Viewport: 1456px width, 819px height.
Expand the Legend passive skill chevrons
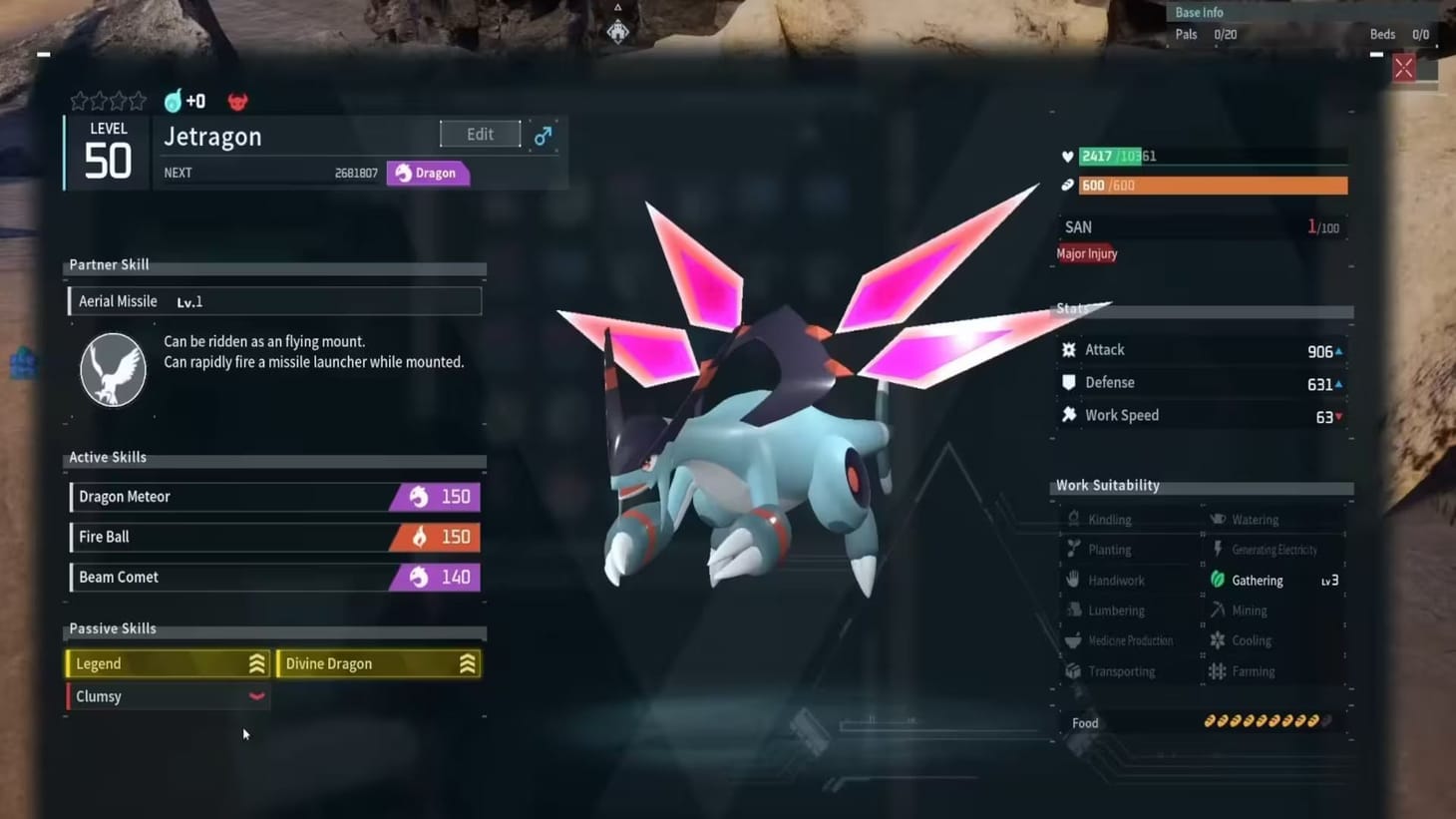click(257, 662)
